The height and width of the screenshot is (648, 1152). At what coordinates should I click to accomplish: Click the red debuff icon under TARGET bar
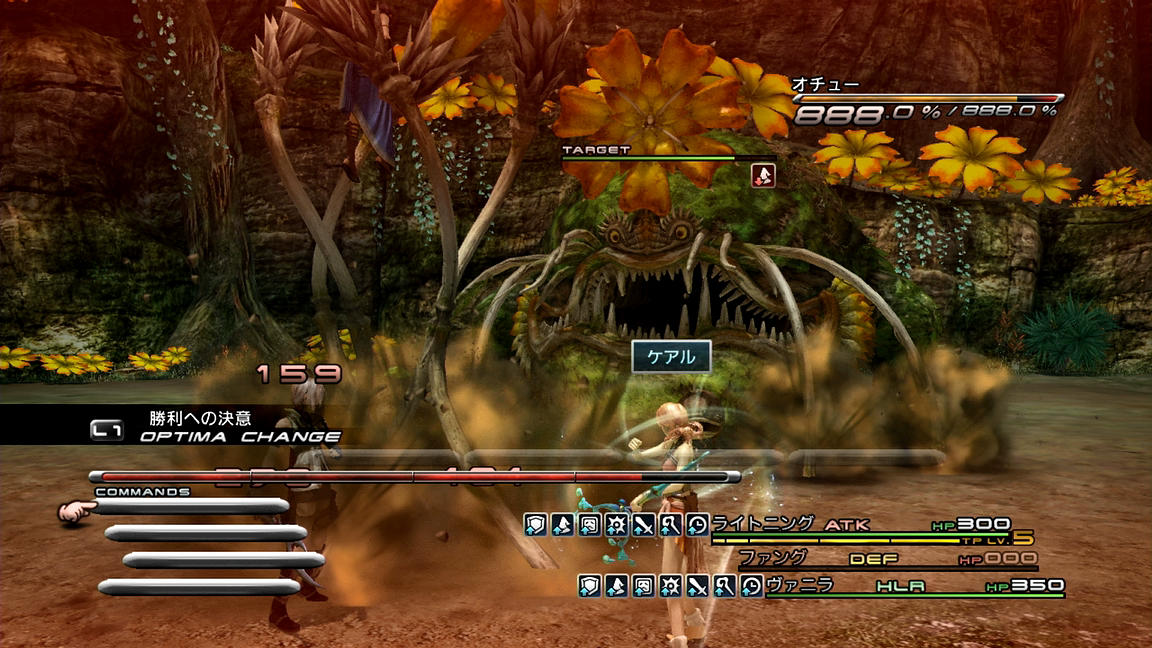coord(764,175)
